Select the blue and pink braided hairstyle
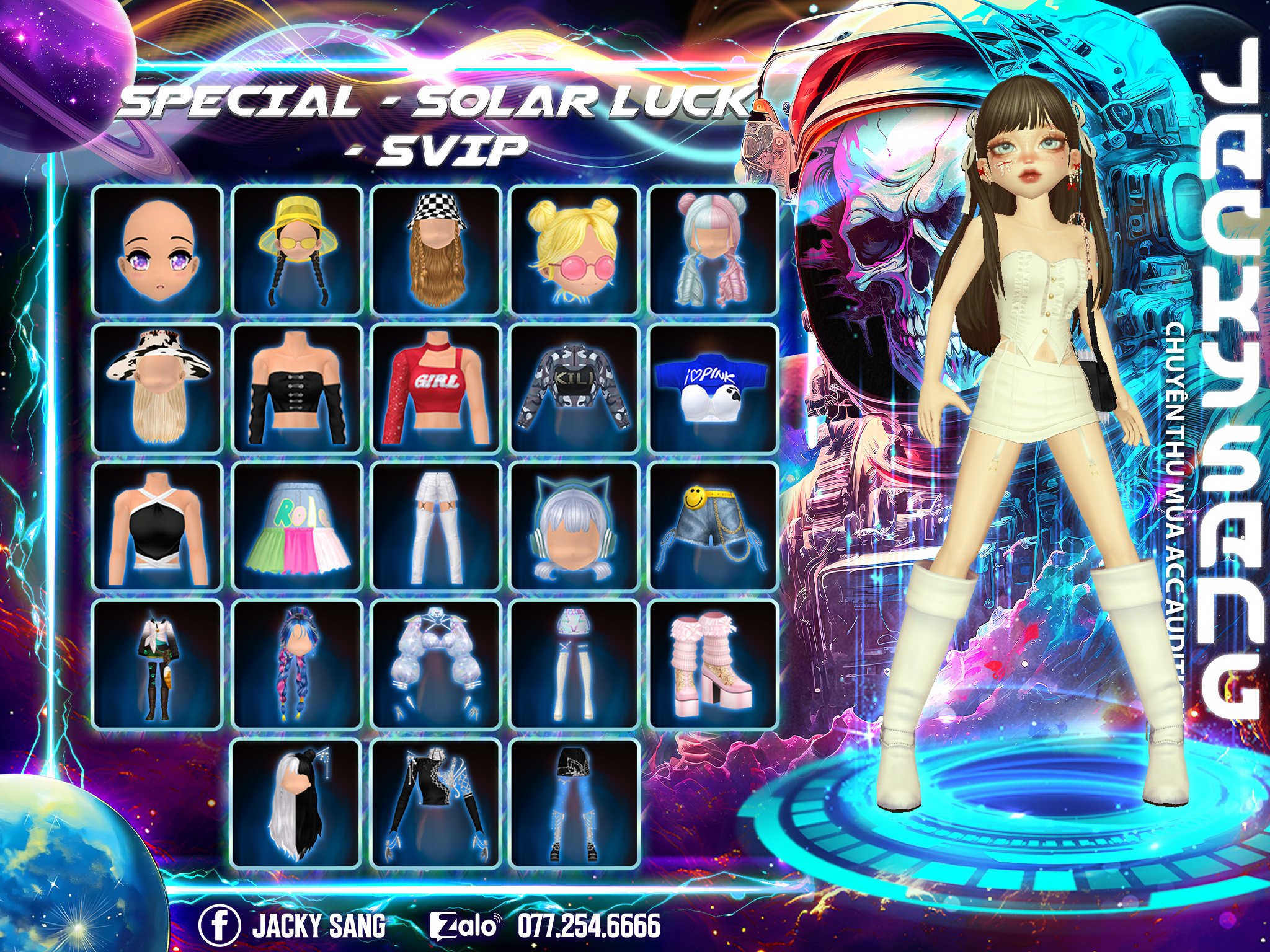Image resolution: width=1270 pixels, height=952 pixels. point(296,665)
